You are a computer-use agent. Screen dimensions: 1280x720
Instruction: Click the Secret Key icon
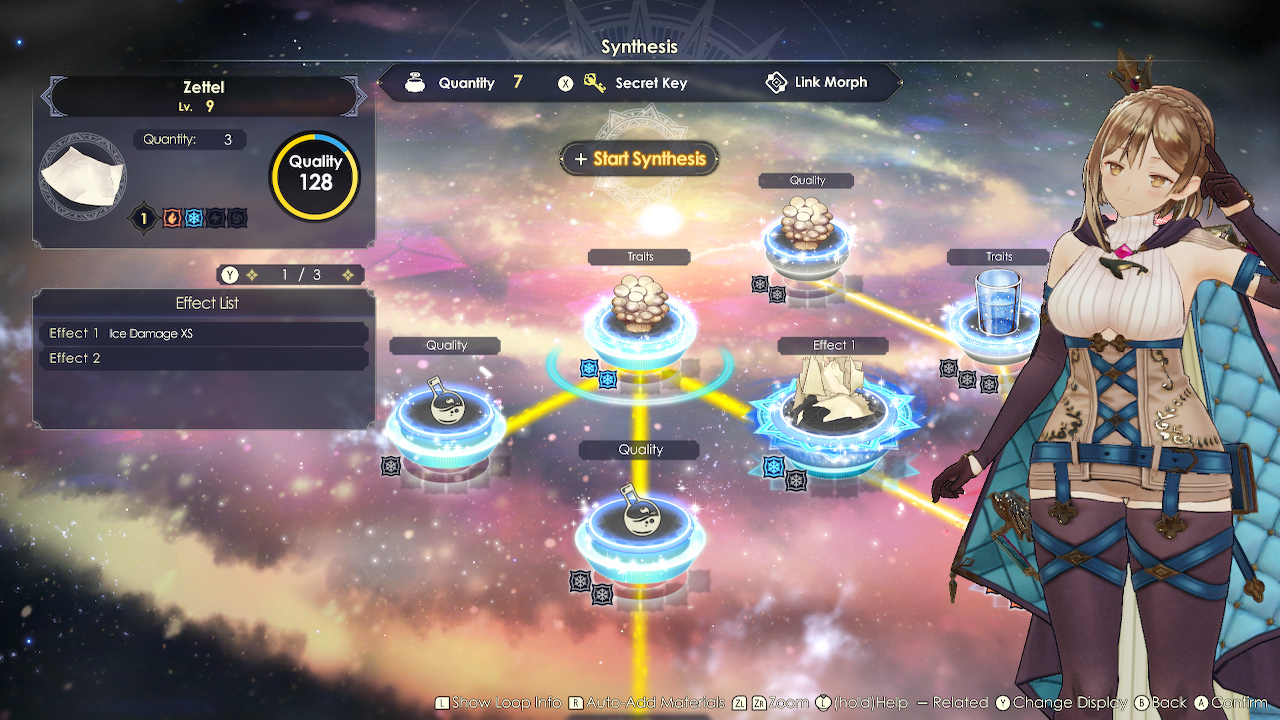pos(593,83)
